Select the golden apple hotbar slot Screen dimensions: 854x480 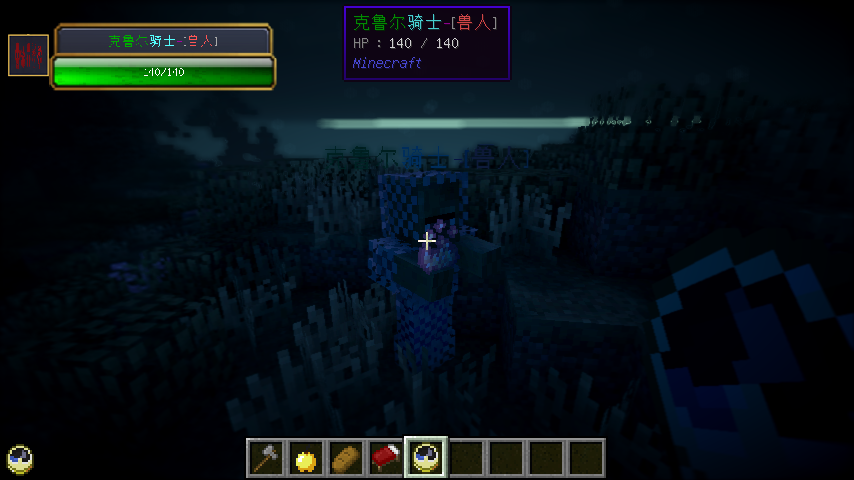tap(306, 458)
